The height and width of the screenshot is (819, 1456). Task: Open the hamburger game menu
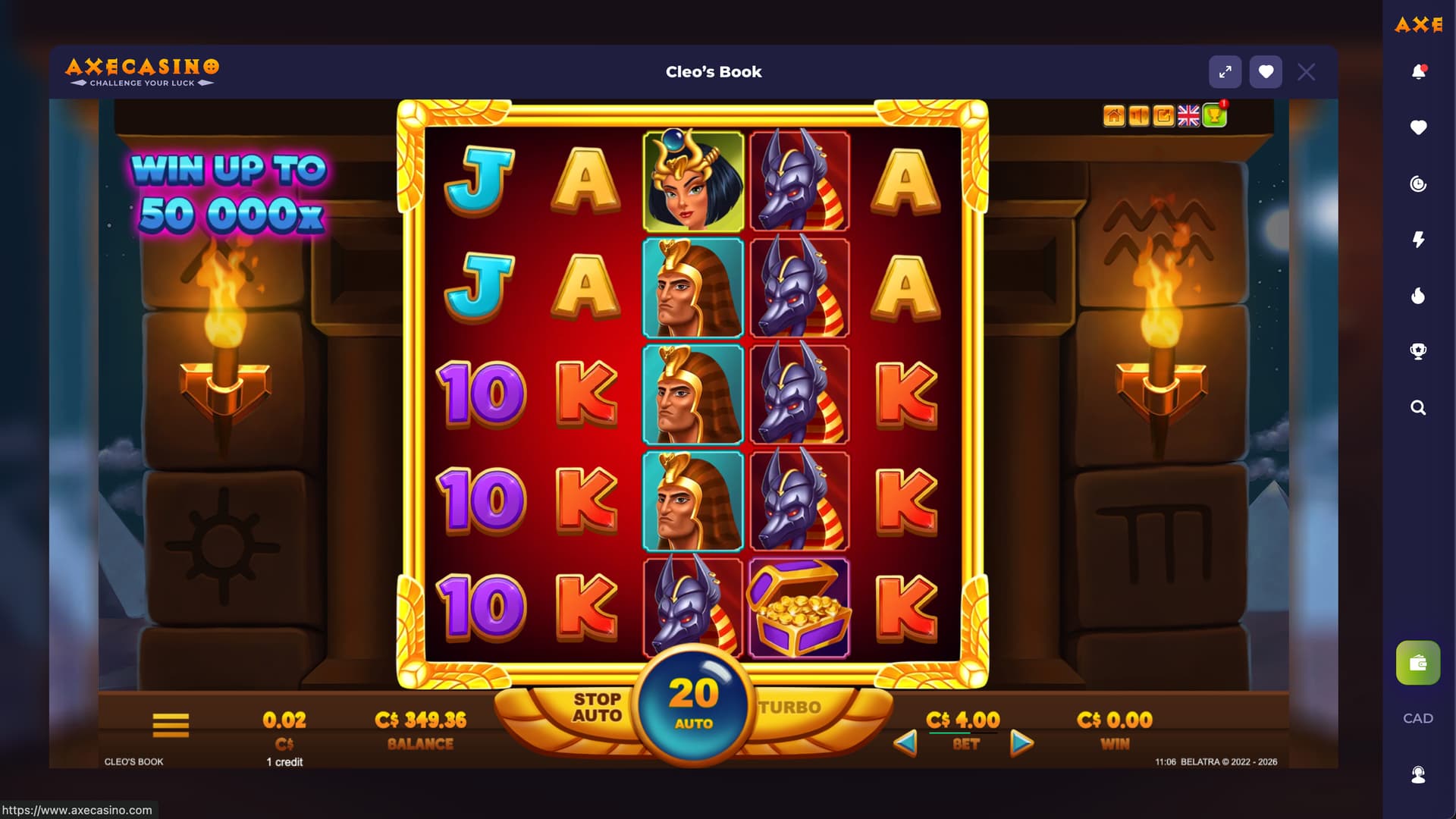pos(171,725)
